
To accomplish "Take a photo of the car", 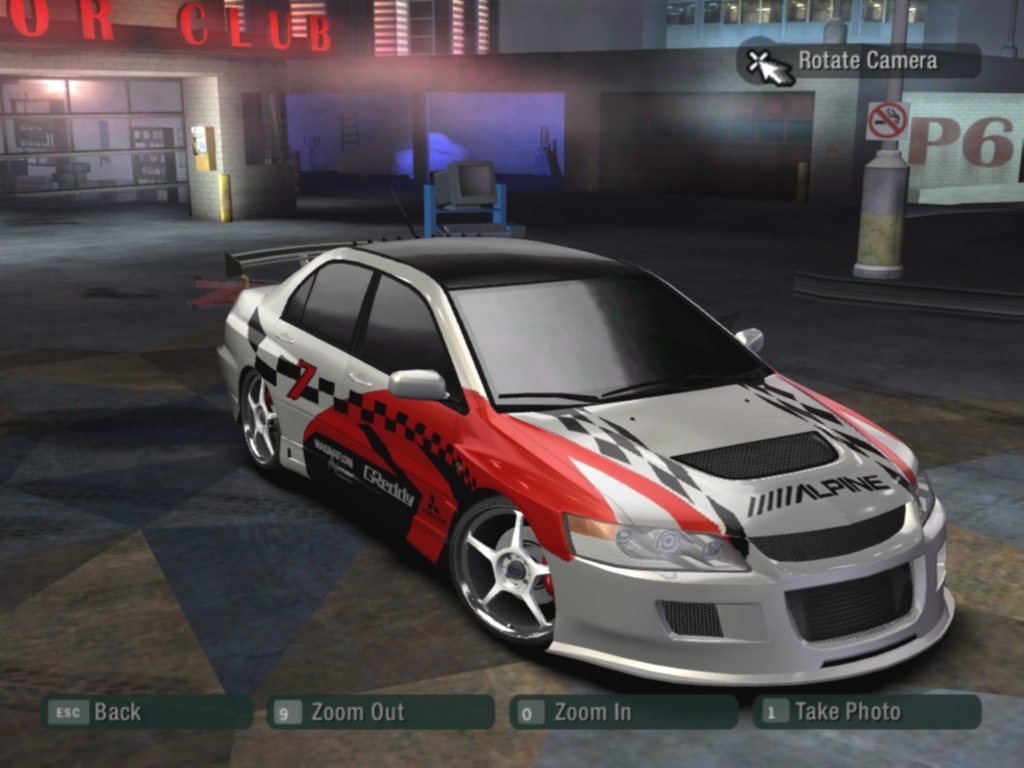I will pyautogui.click(x=866, y=712).
